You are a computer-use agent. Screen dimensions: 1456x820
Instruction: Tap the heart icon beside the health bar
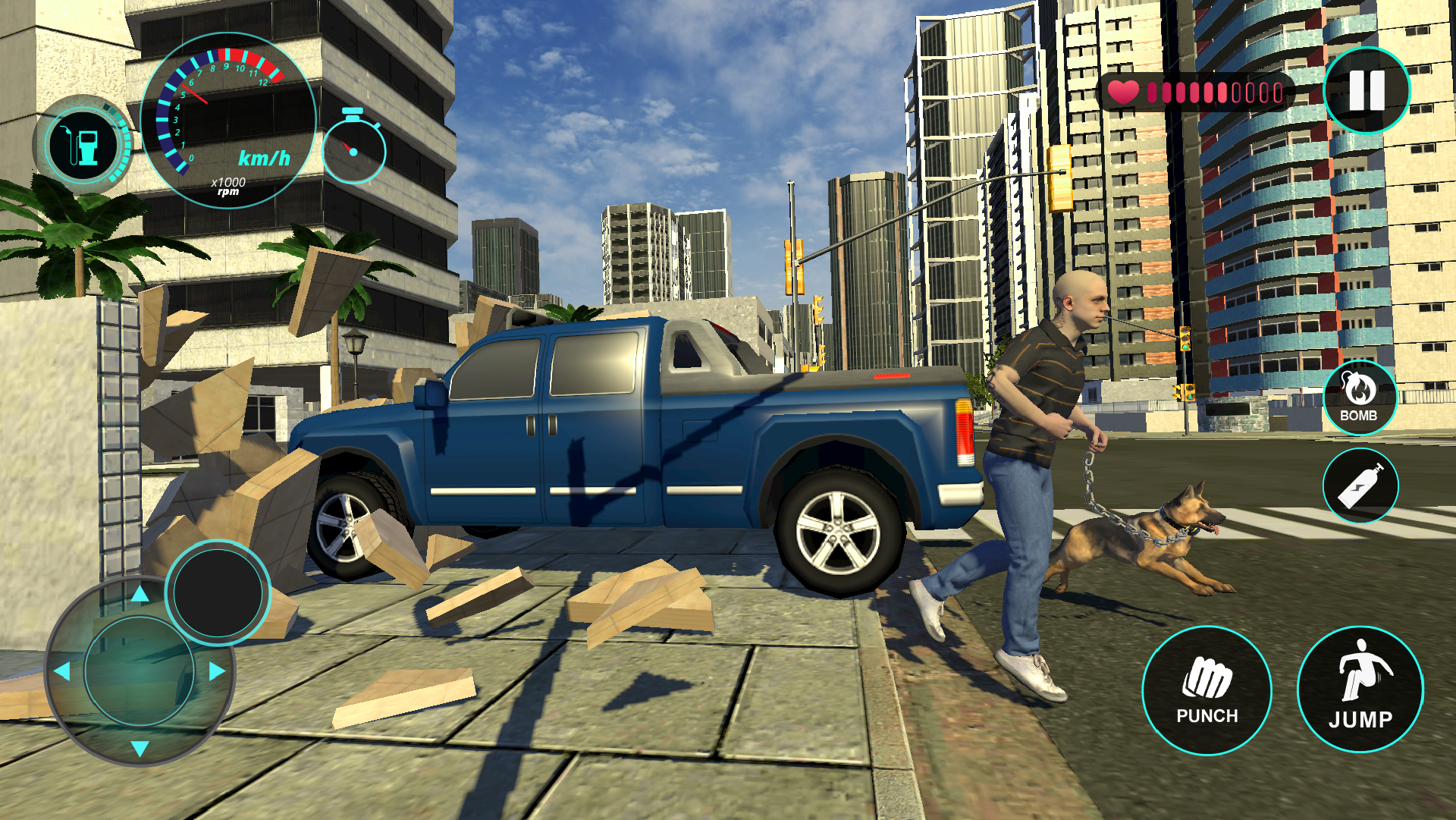(1124, 91)
